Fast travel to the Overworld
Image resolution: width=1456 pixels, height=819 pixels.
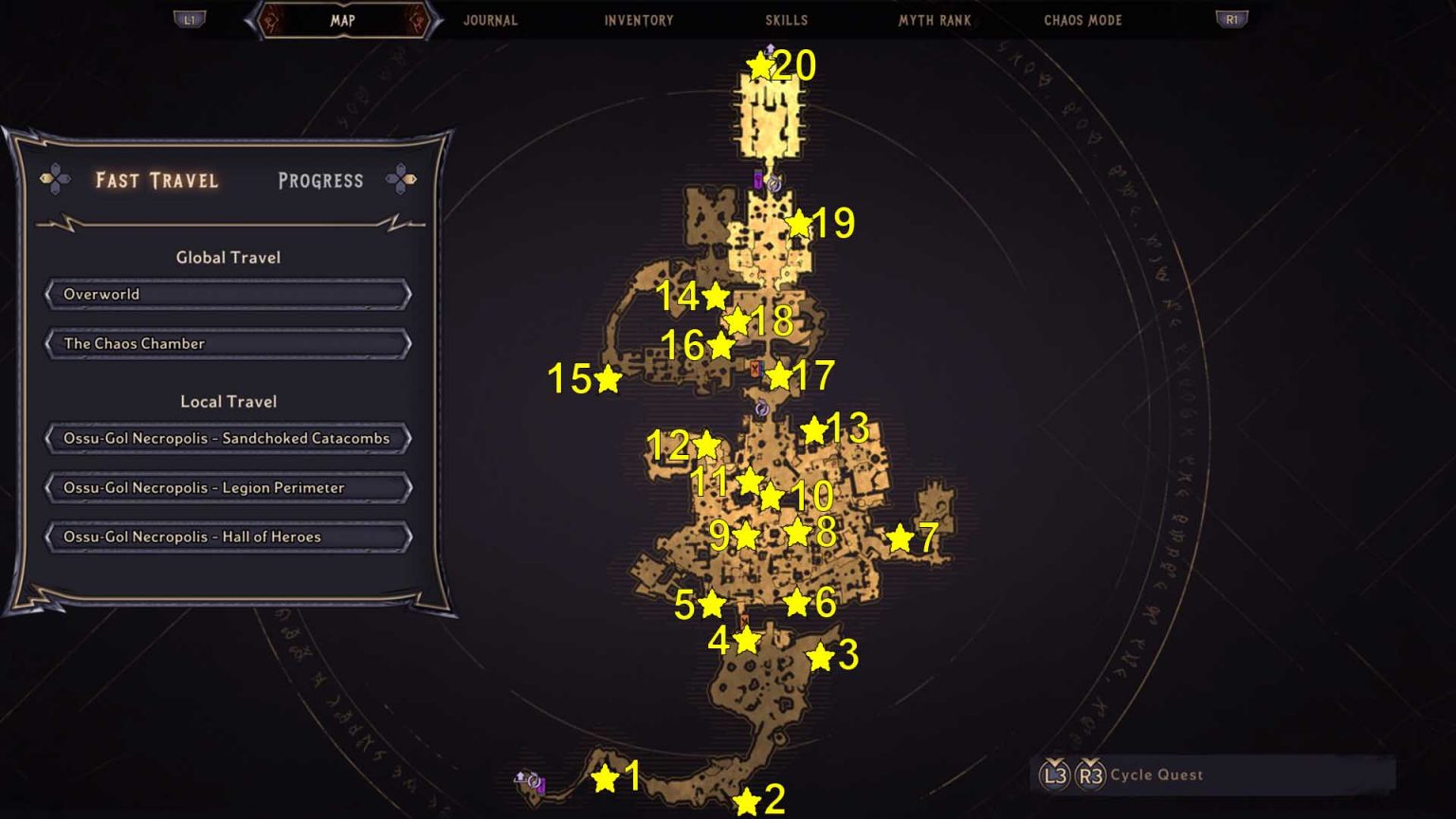[228, 295]
